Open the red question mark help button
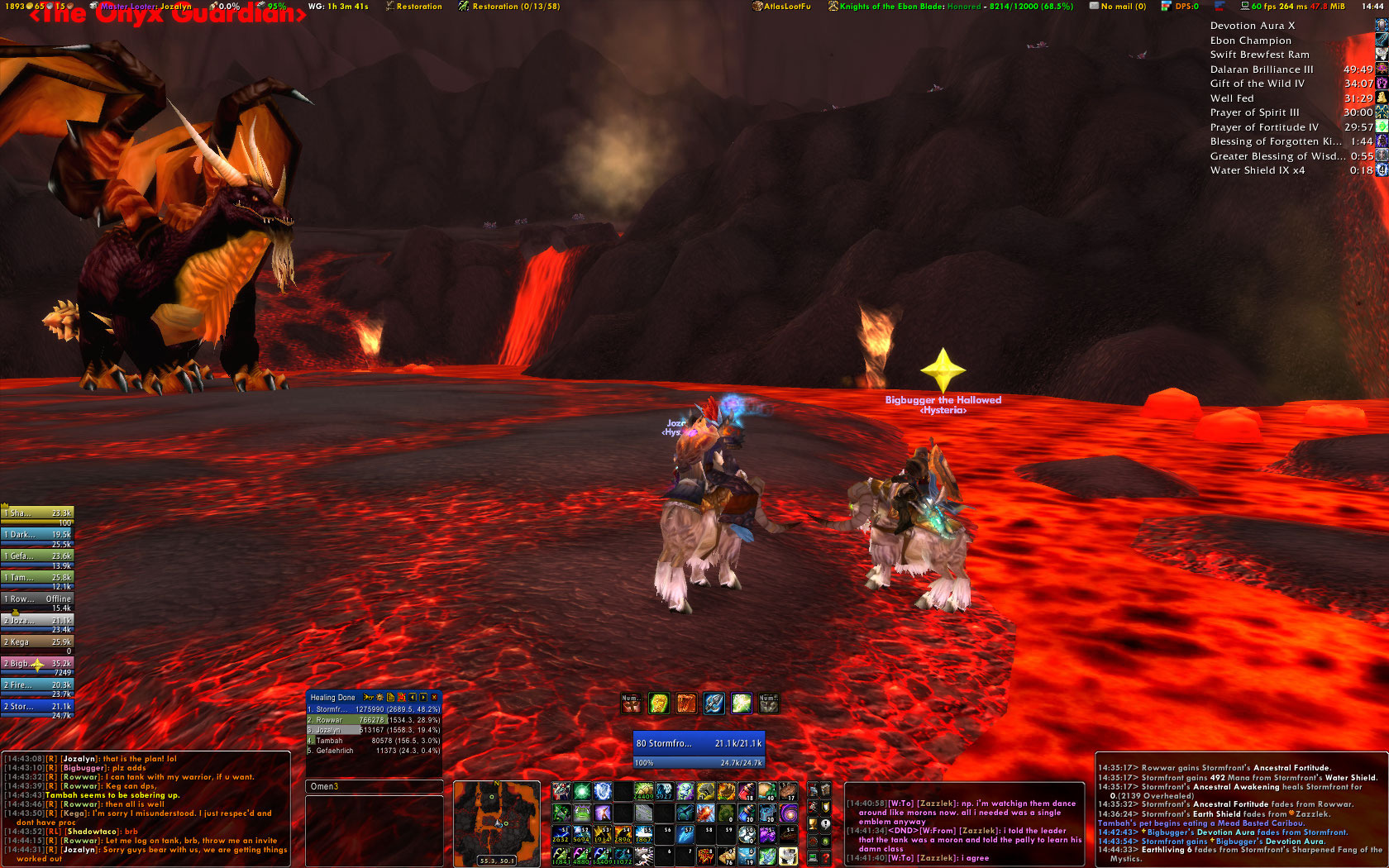Screen dimensions: 1389x868 click(825, 858)
